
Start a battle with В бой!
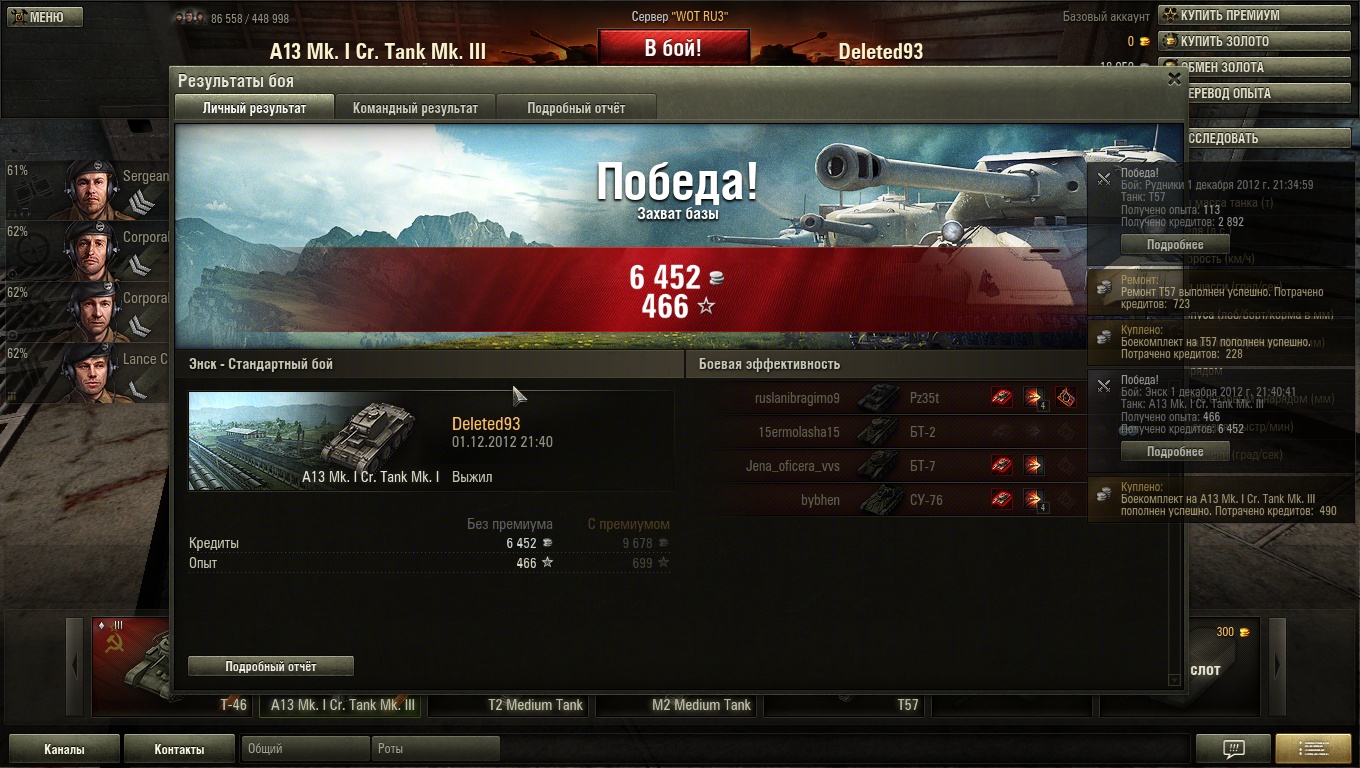click(x=673, y=48)
